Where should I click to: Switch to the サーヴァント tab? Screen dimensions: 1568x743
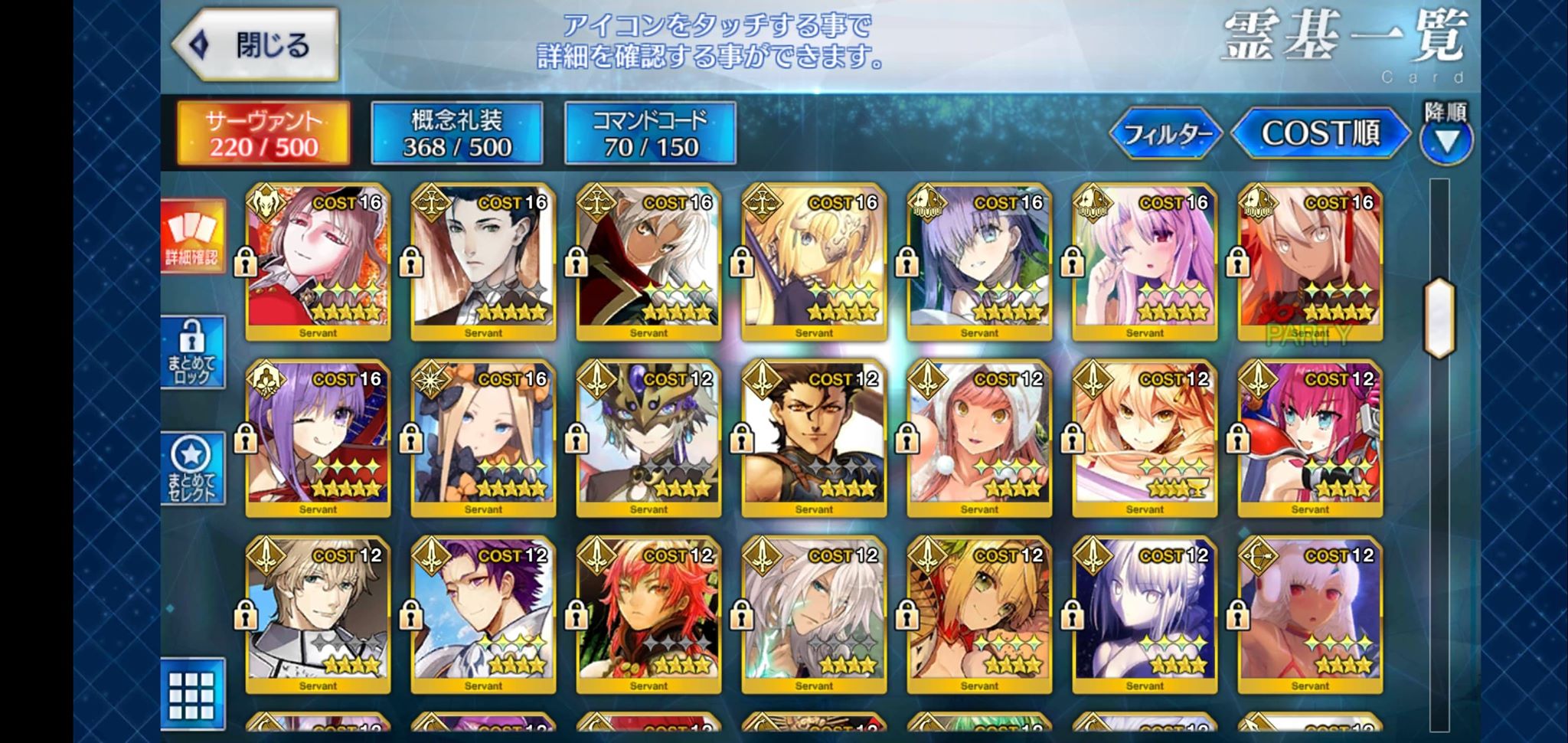pyautogui.click(x=263, y=133)
